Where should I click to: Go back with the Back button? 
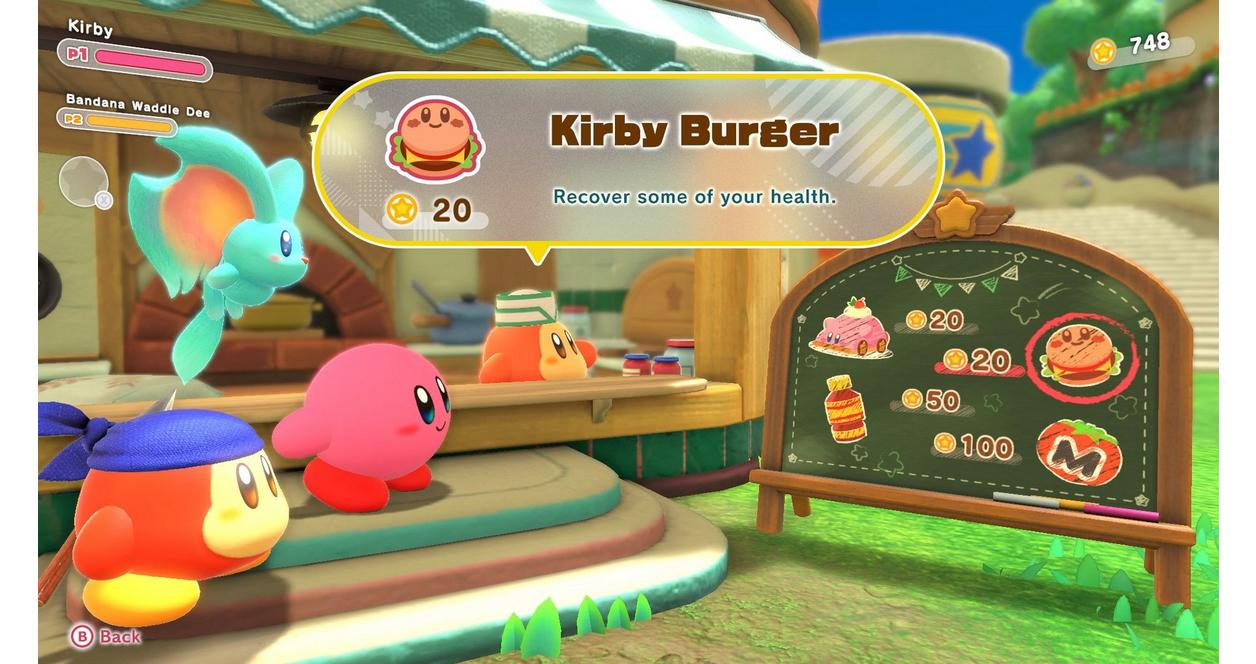(105, 636)
